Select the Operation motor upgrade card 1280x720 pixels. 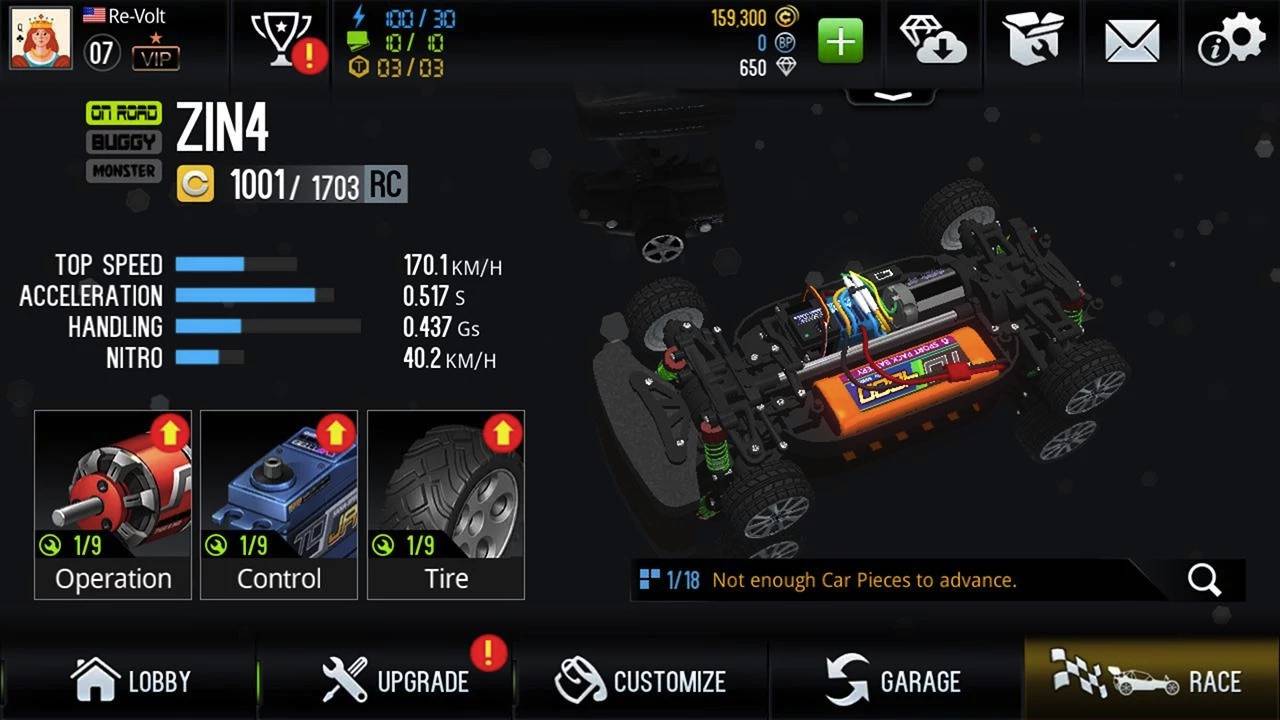(113, 504)
